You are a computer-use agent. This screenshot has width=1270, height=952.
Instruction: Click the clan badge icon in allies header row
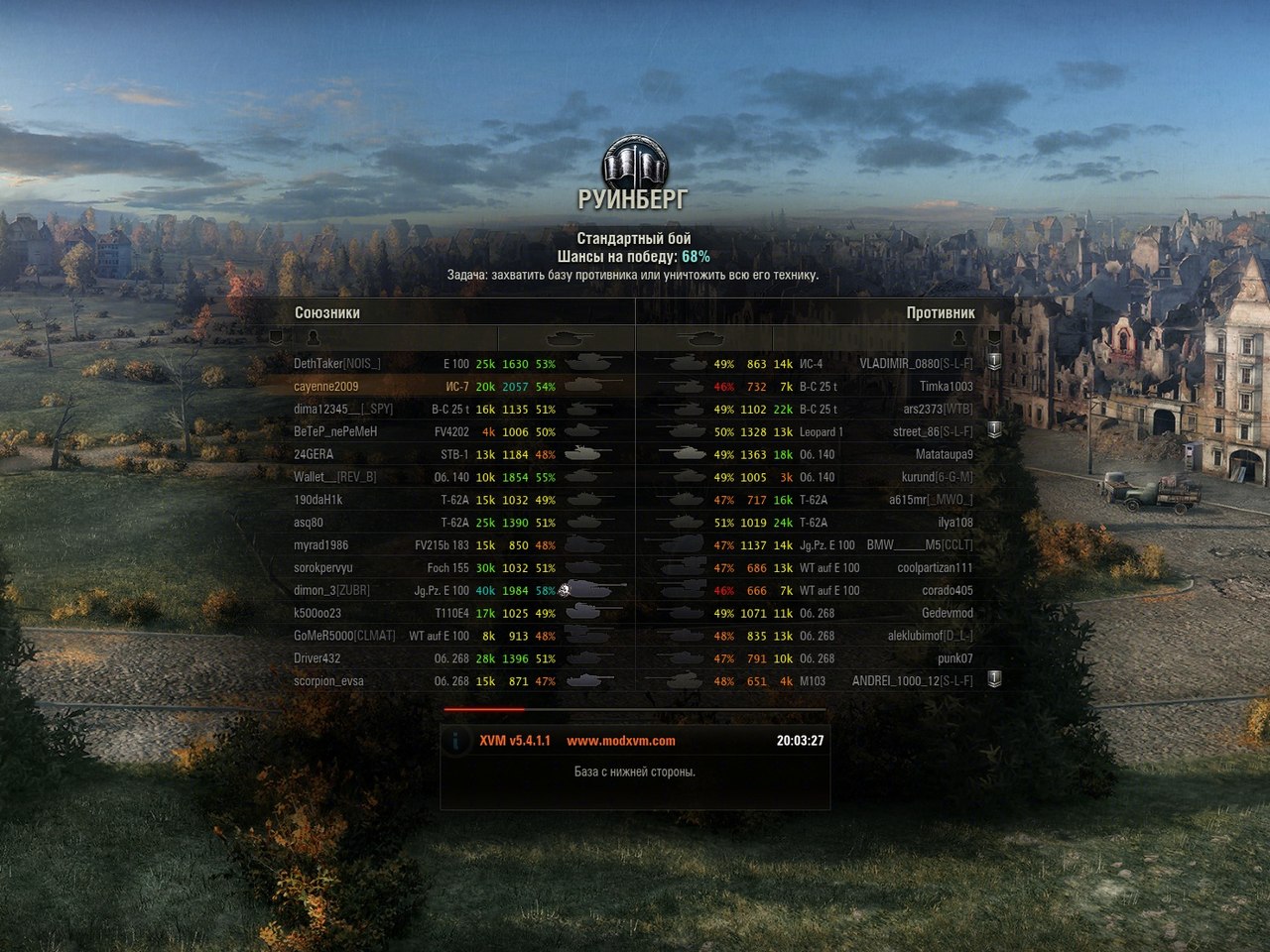click(x=274, y=337)
